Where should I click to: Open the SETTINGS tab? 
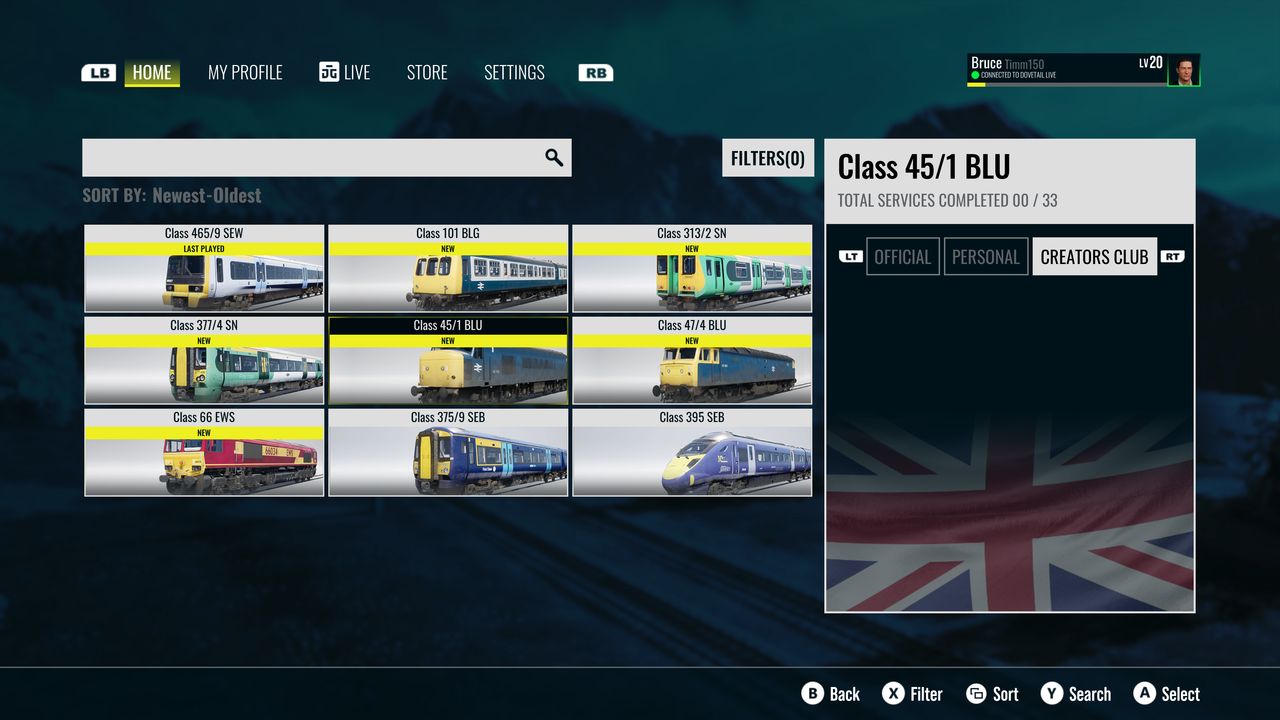(x=514, y=72)
